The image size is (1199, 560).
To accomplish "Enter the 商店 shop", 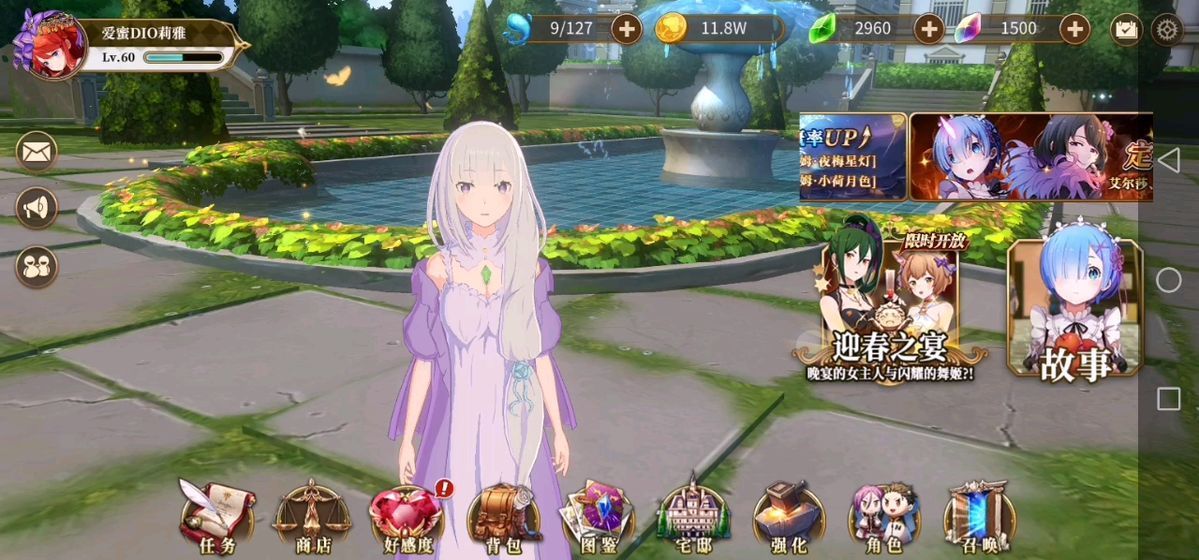I will pos(312,514).
